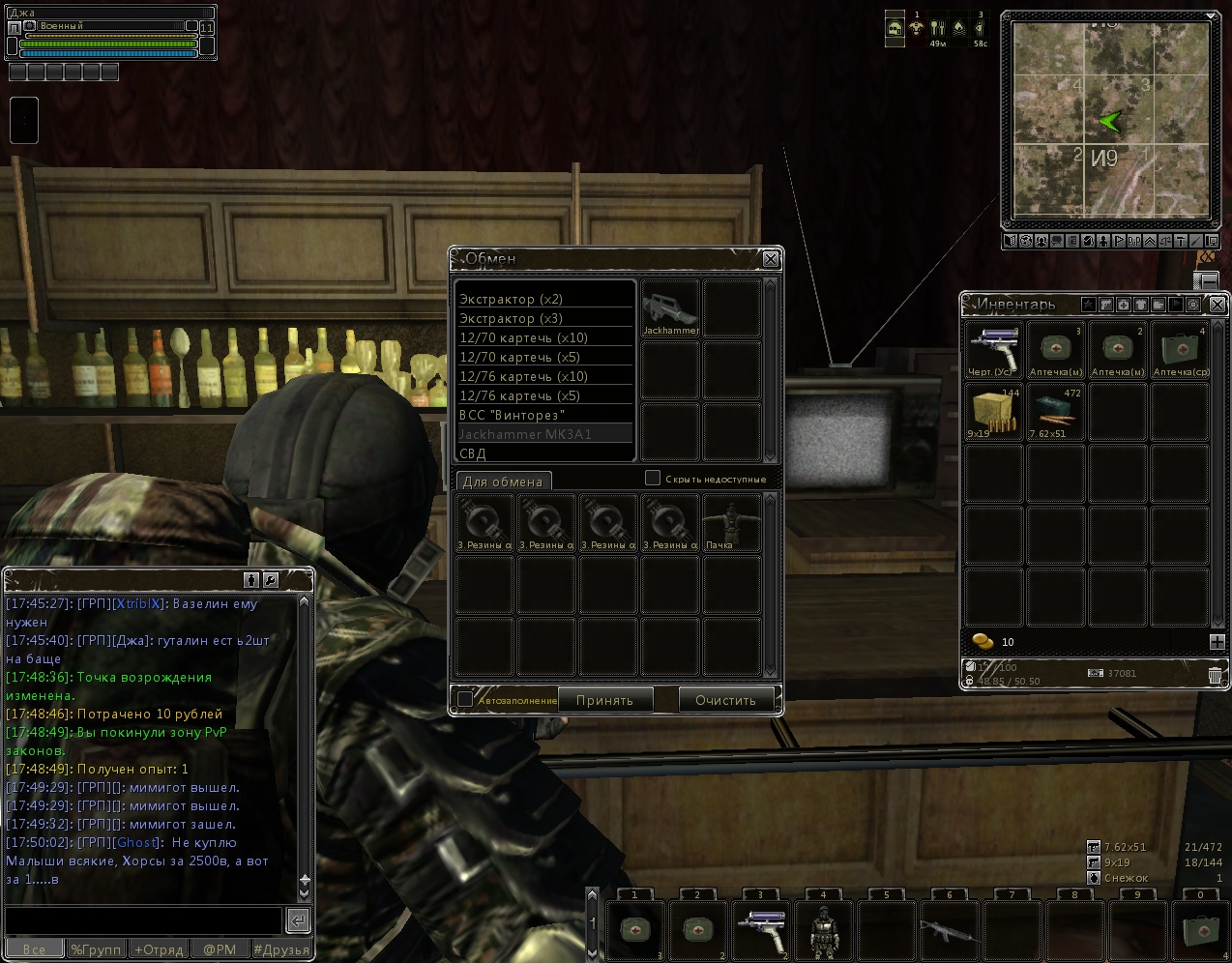Select the 9x19 ammo stack in inventory
Viewport: 1232px width, 963px height.
coord(994,412)
